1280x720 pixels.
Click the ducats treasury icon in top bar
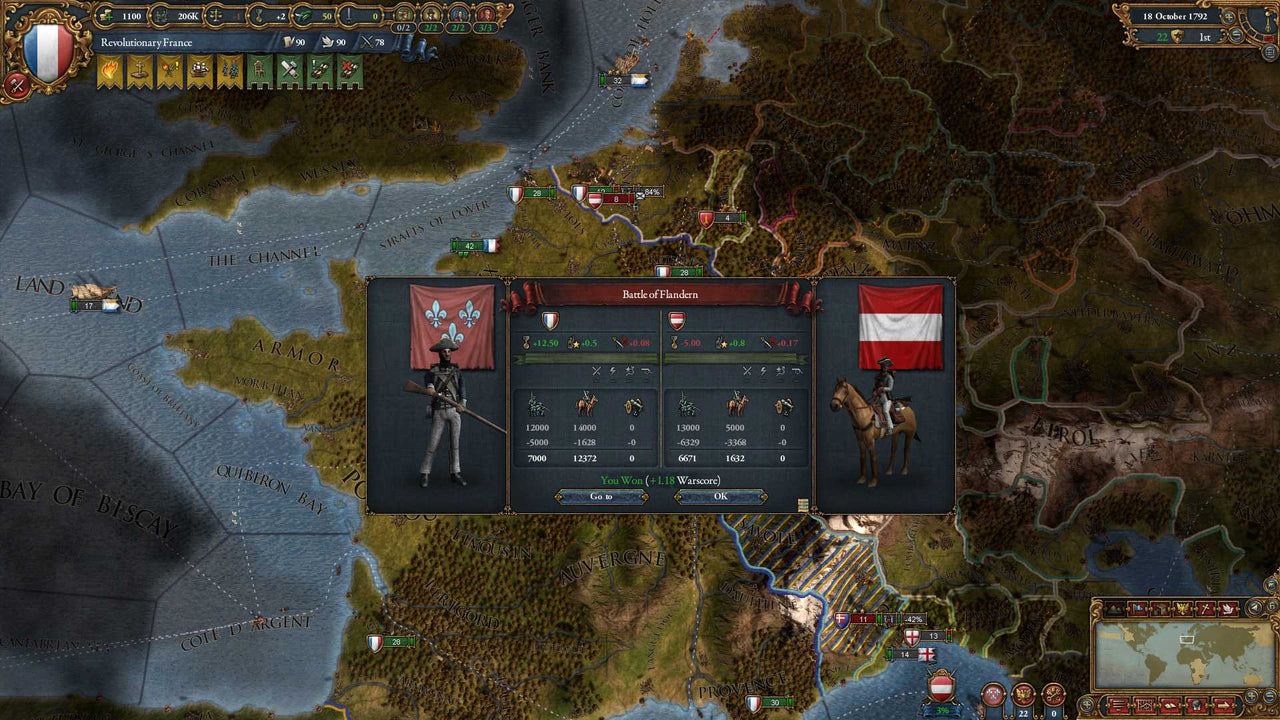click(x=105, y=15)
